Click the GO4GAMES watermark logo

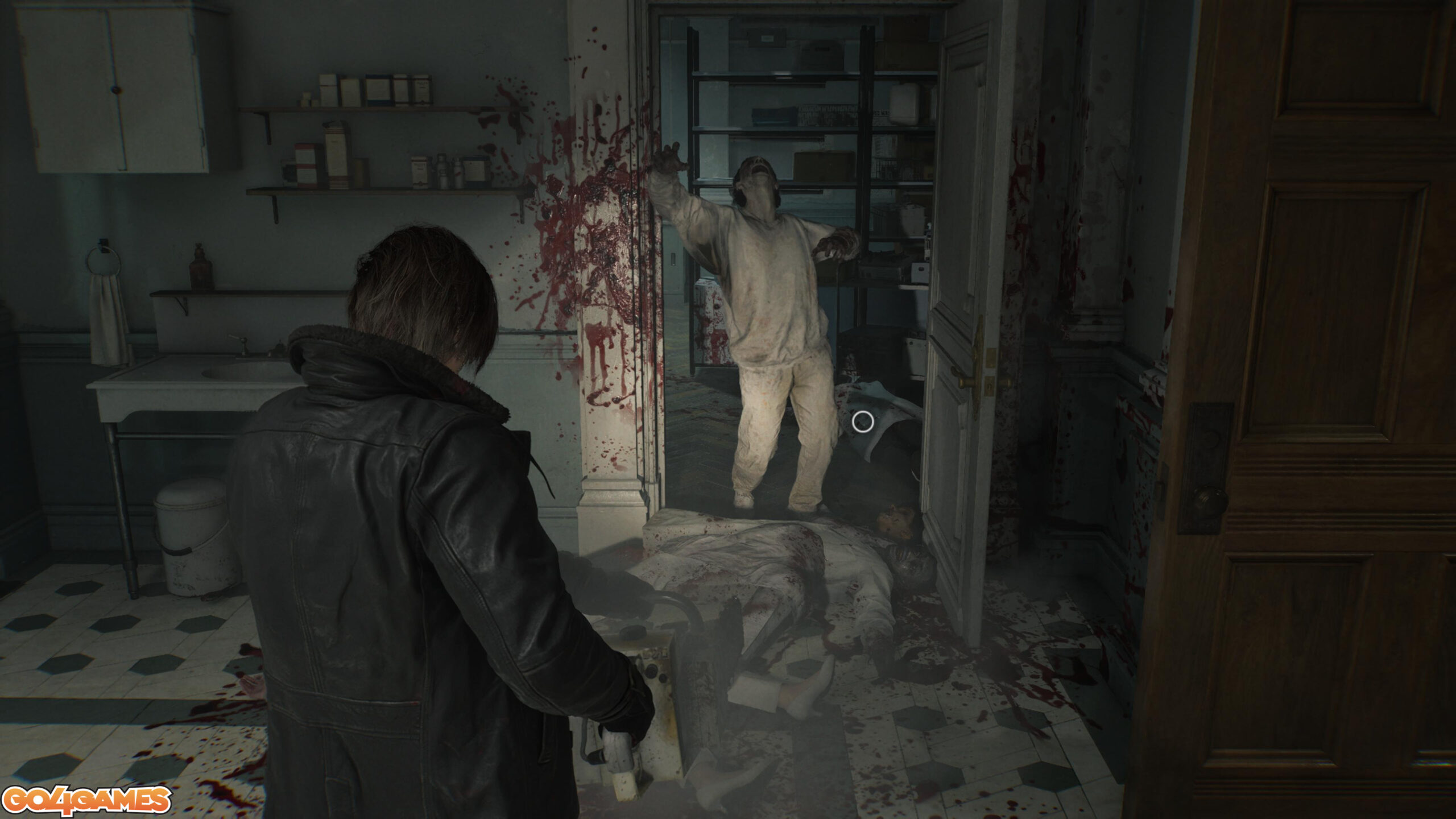(x=86, y=801)
